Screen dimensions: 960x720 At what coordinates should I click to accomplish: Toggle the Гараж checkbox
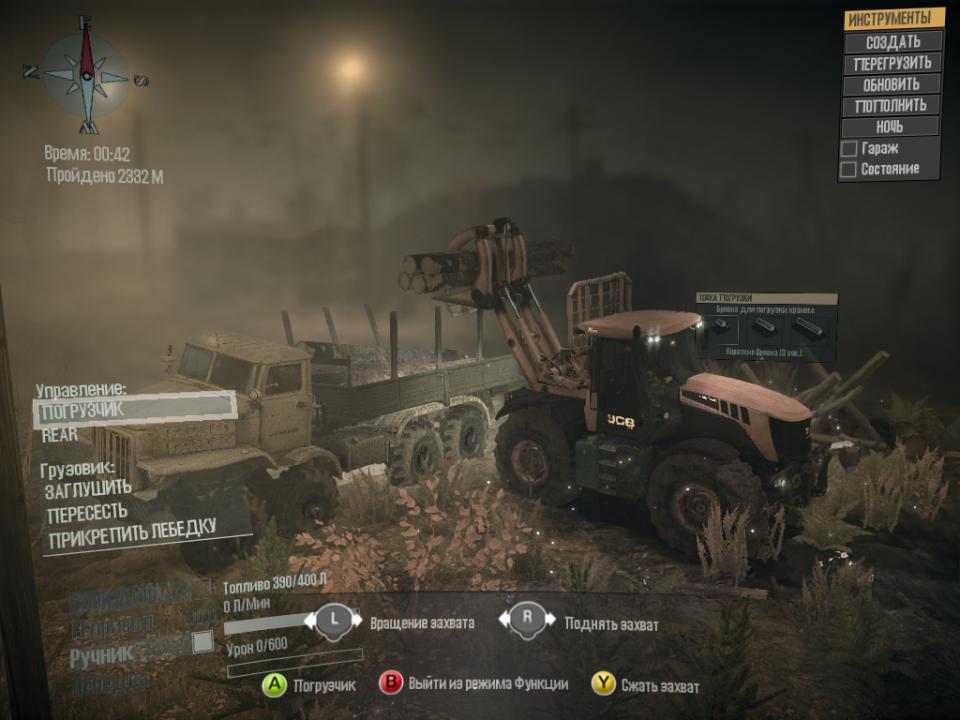coord(849,149)
